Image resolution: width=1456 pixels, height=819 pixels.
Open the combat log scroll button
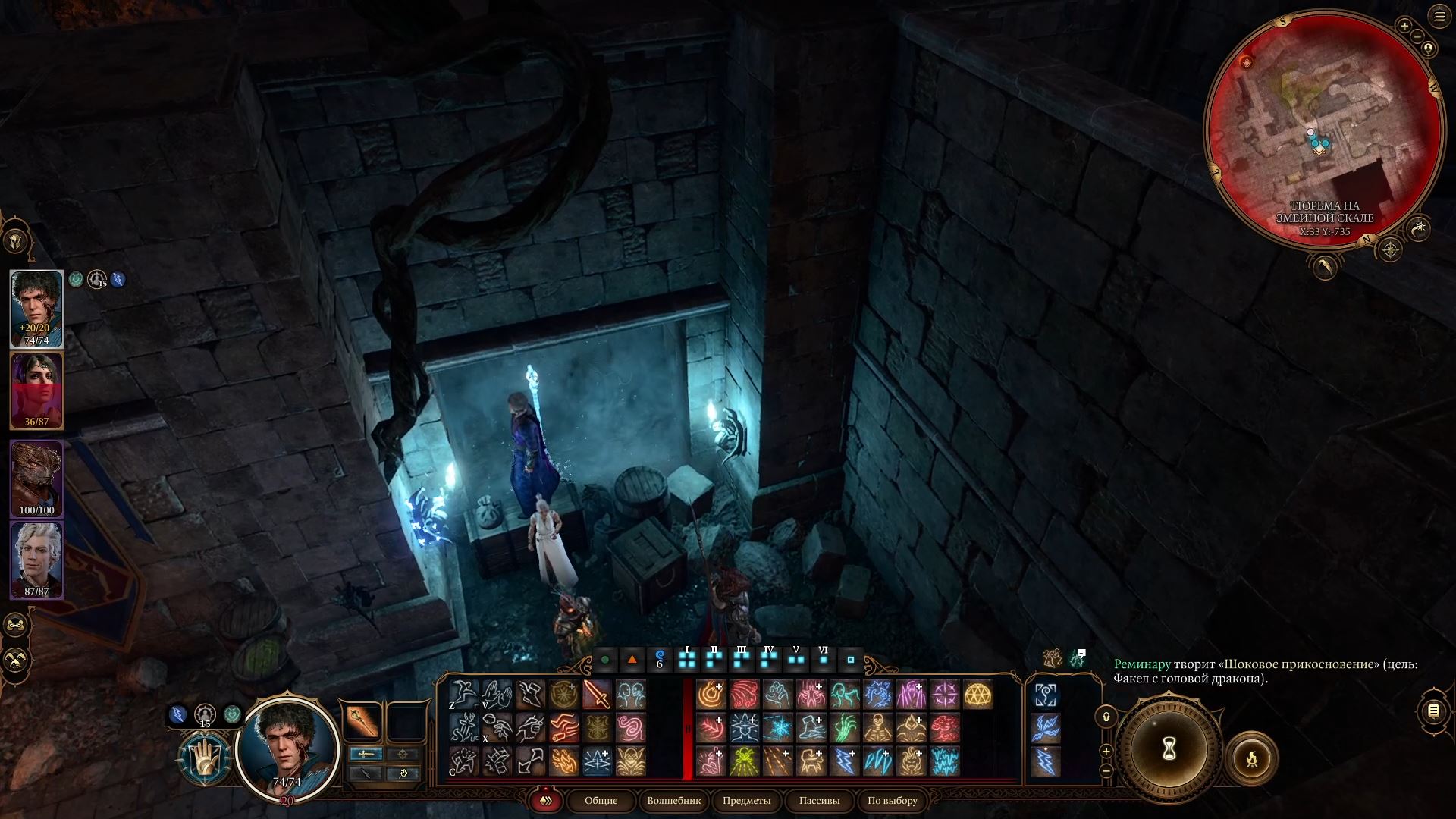(1432, 711)
